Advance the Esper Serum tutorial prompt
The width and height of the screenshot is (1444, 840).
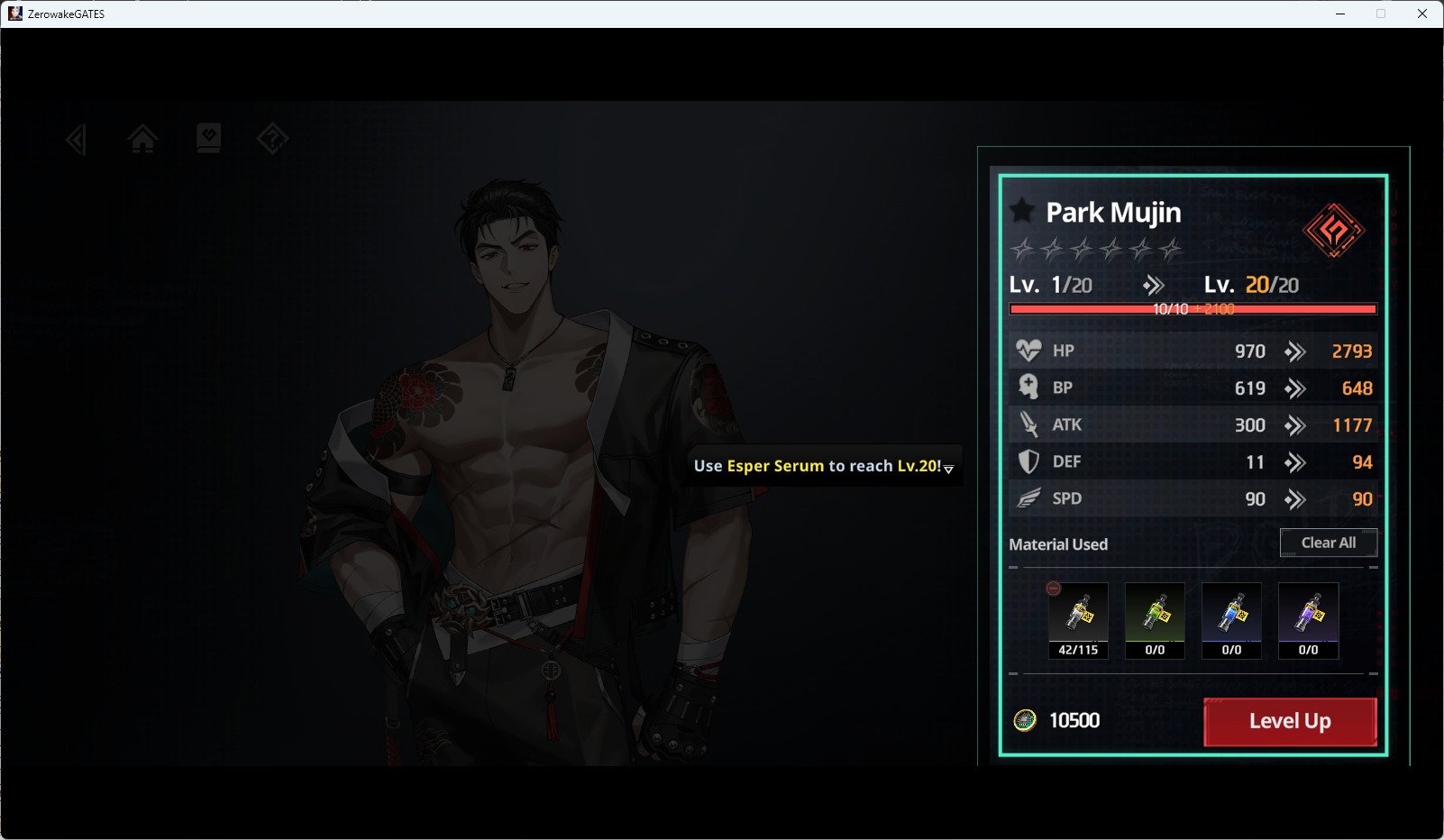coord(948,468)
